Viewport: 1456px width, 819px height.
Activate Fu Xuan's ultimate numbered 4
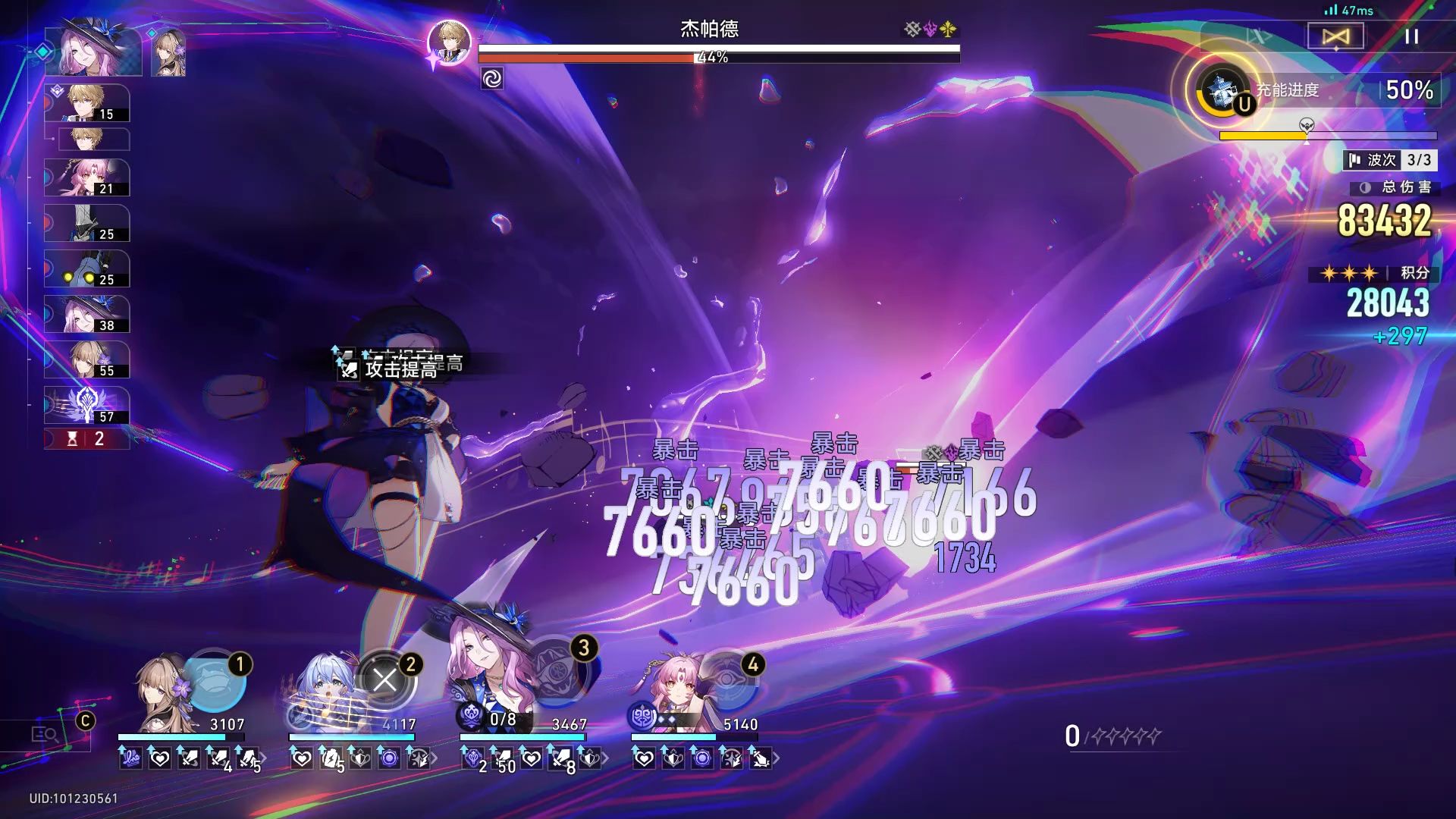pos(728,679)
